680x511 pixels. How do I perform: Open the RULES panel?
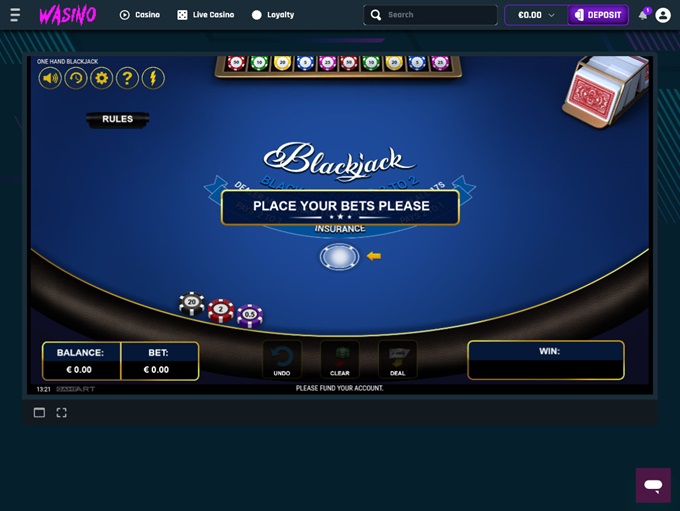(x=117, y=119)
